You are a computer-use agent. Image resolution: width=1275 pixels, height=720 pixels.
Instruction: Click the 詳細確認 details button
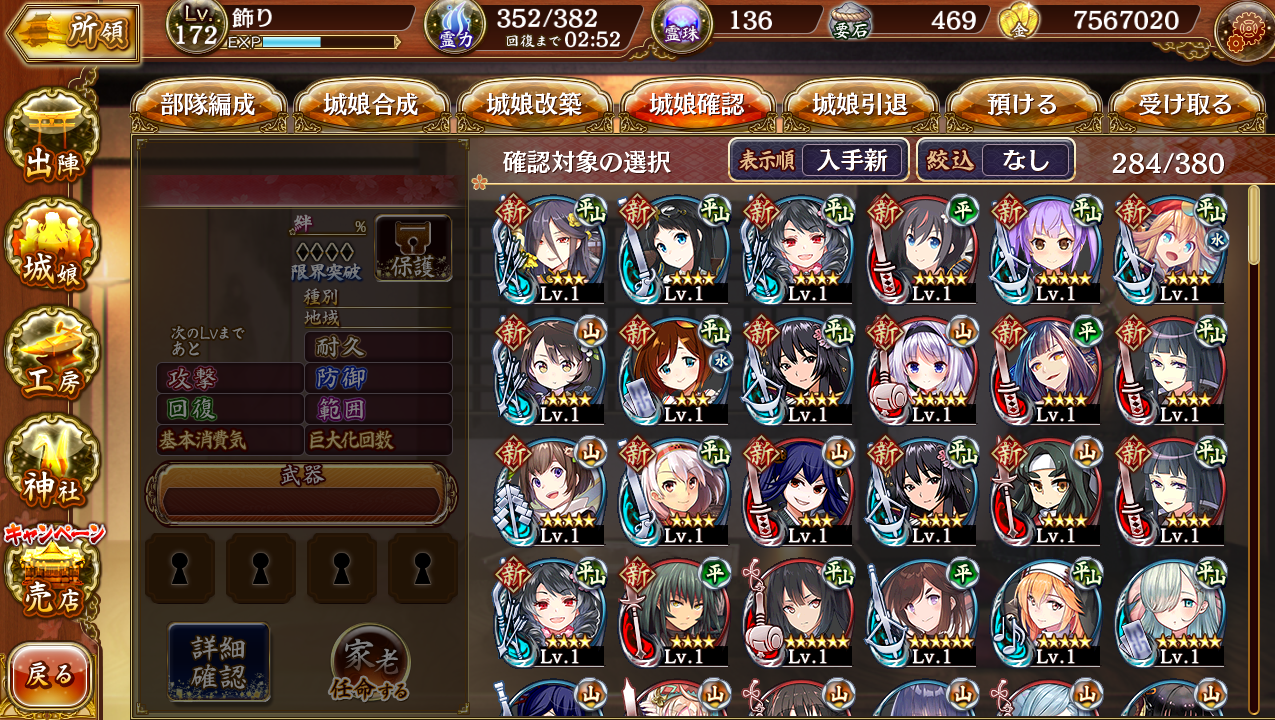(x=218, y=661)
